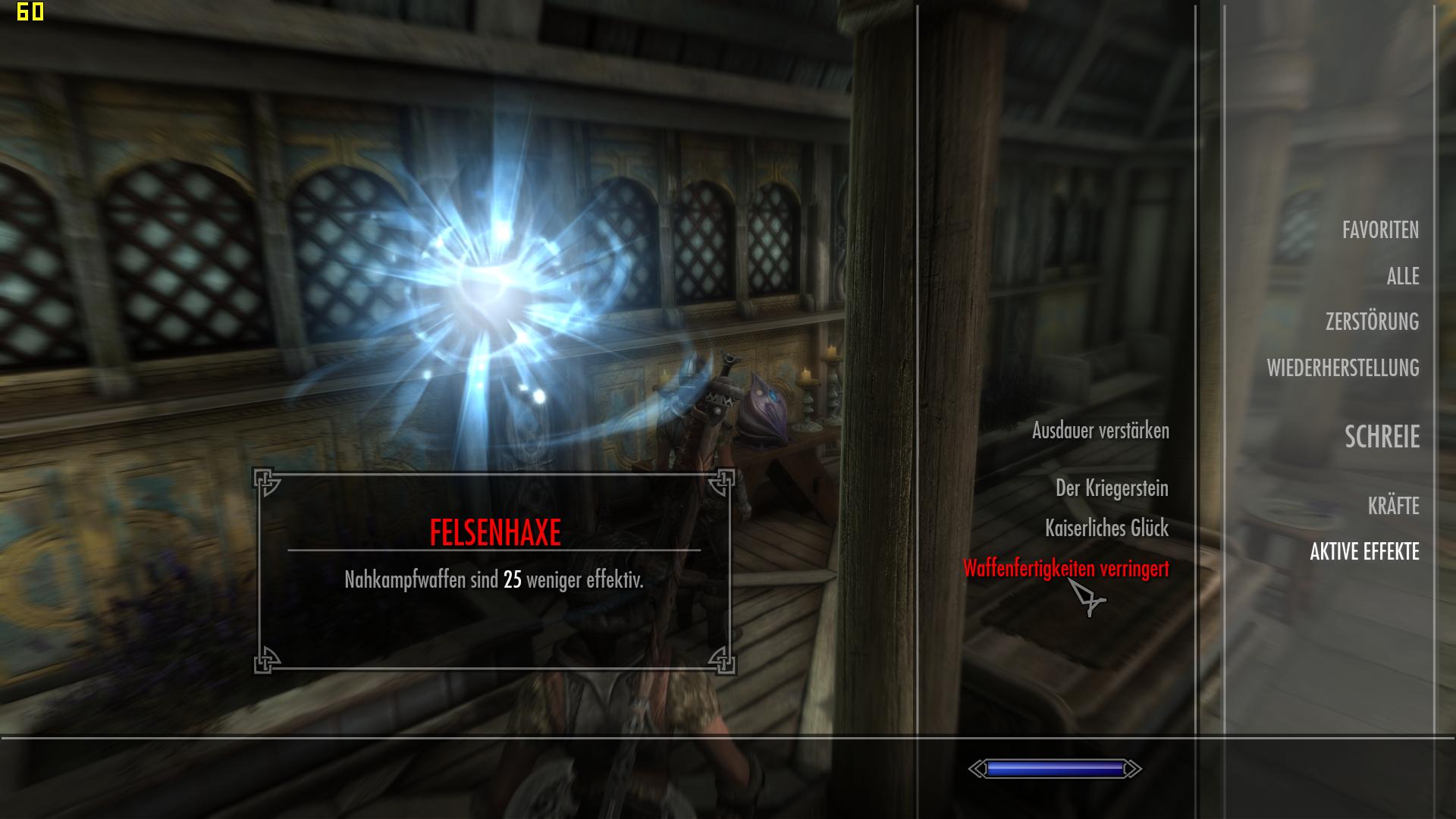Open the Favoriten category

point(1380,231)
